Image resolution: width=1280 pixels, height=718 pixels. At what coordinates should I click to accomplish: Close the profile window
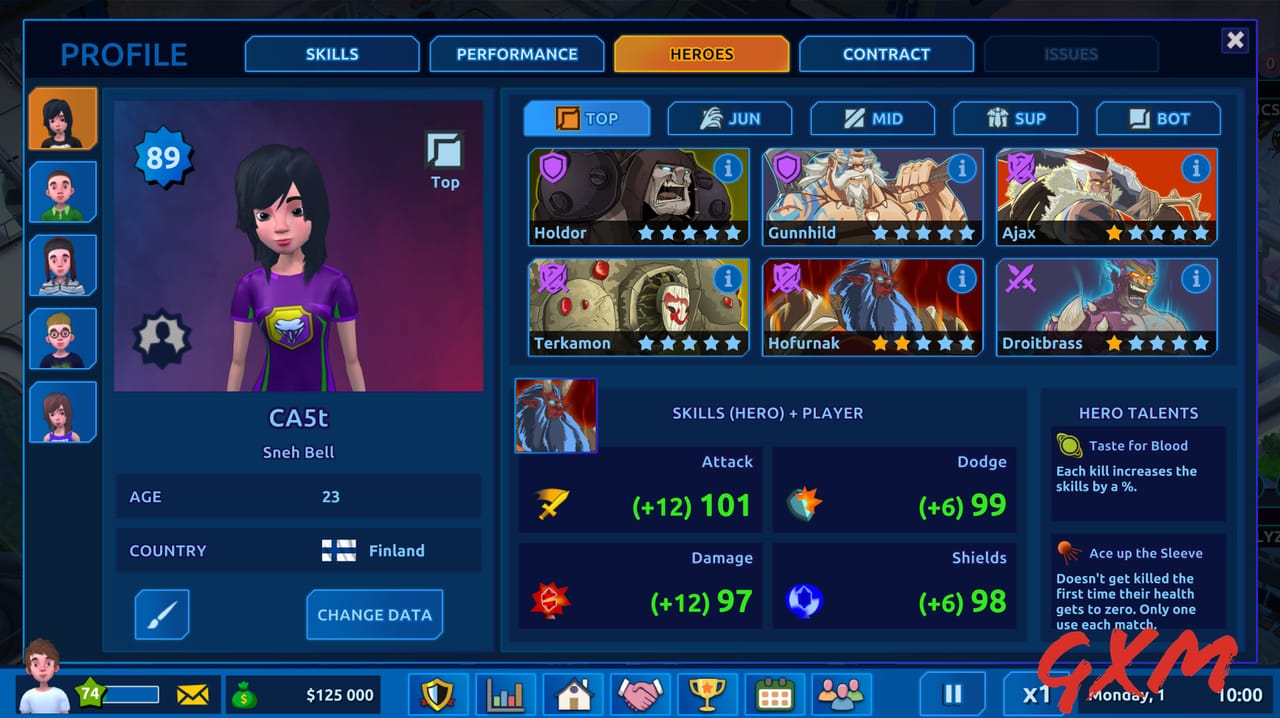click(x=1236, y=40)
